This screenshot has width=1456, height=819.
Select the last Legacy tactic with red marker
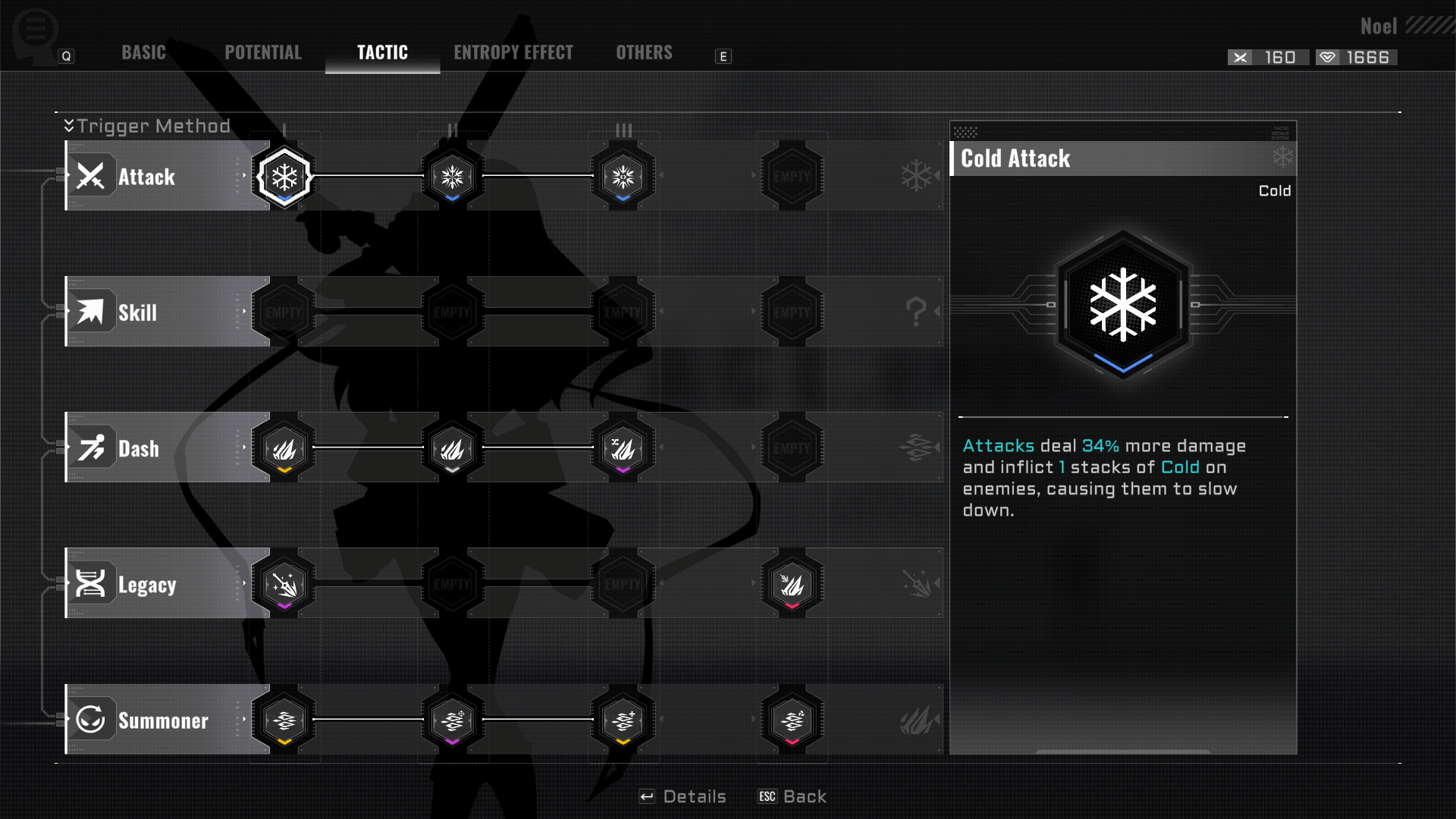pyautogui.click(x=792, y=584)
